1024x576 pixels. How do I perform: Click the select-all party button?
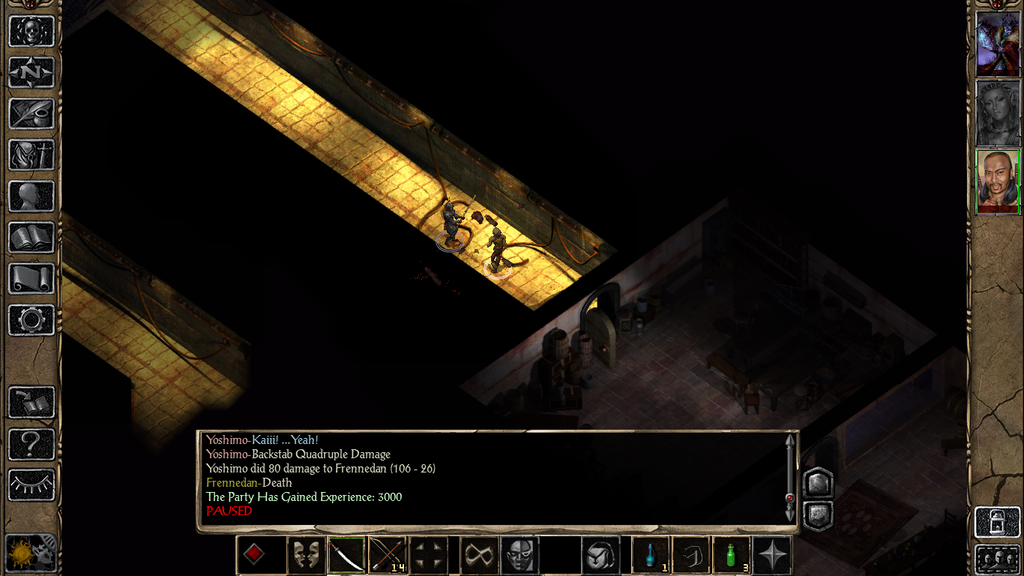click(x=997, y=558)
